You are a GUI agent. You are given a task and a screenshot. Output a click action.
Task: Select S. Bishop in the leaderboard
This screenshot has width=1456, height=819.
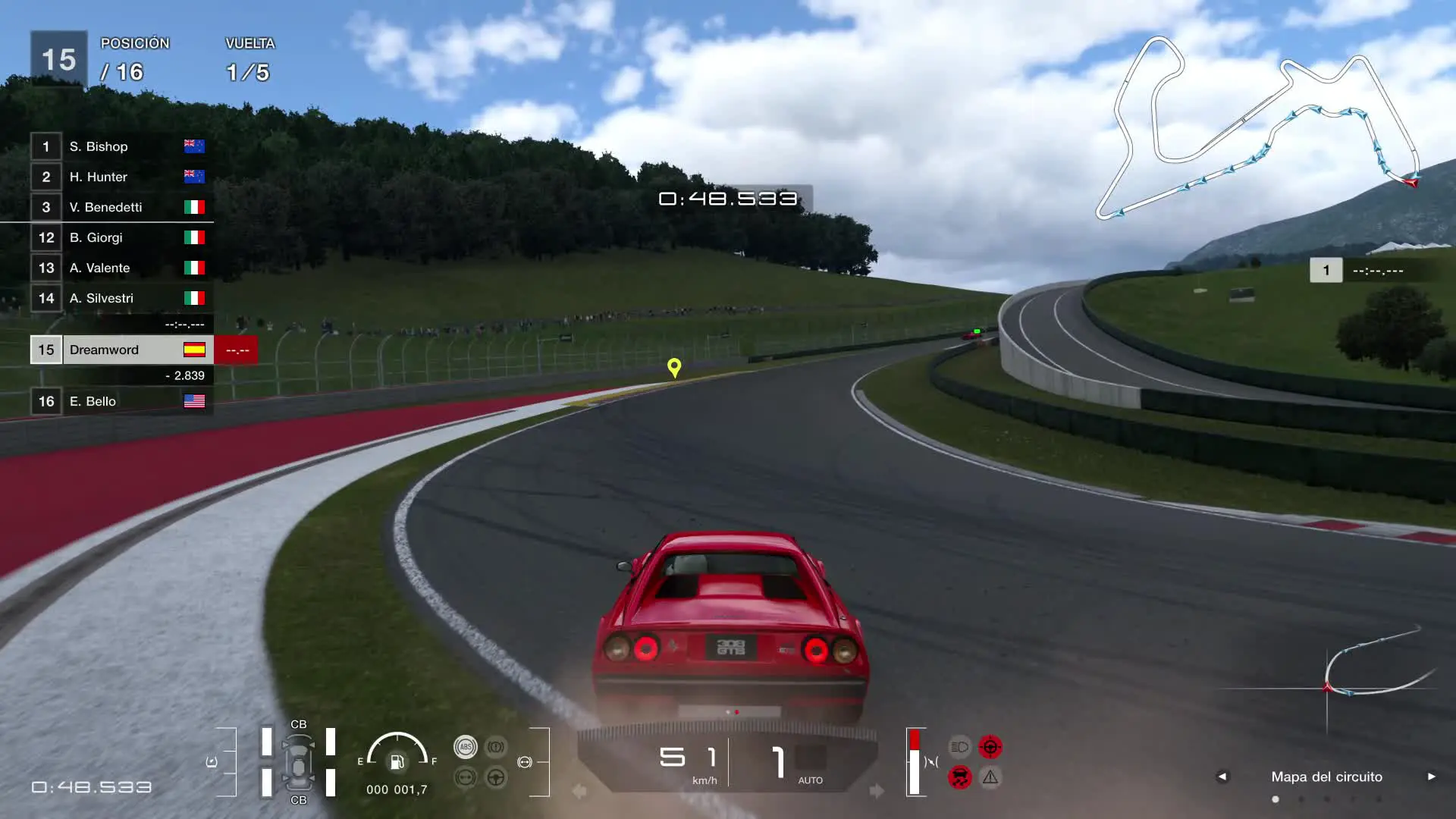coord(121,146)
